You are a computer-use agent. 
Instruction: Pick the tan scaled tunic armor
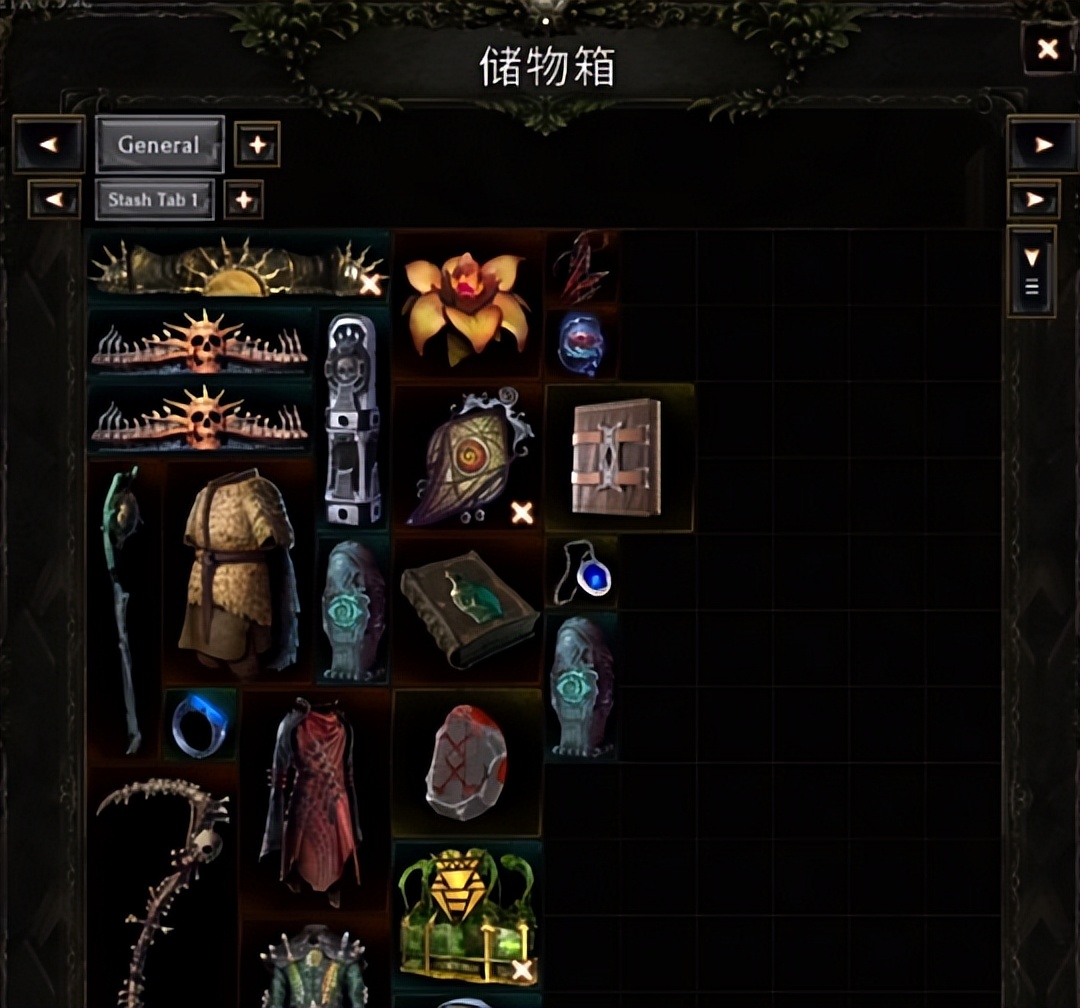tap(238, 572)
